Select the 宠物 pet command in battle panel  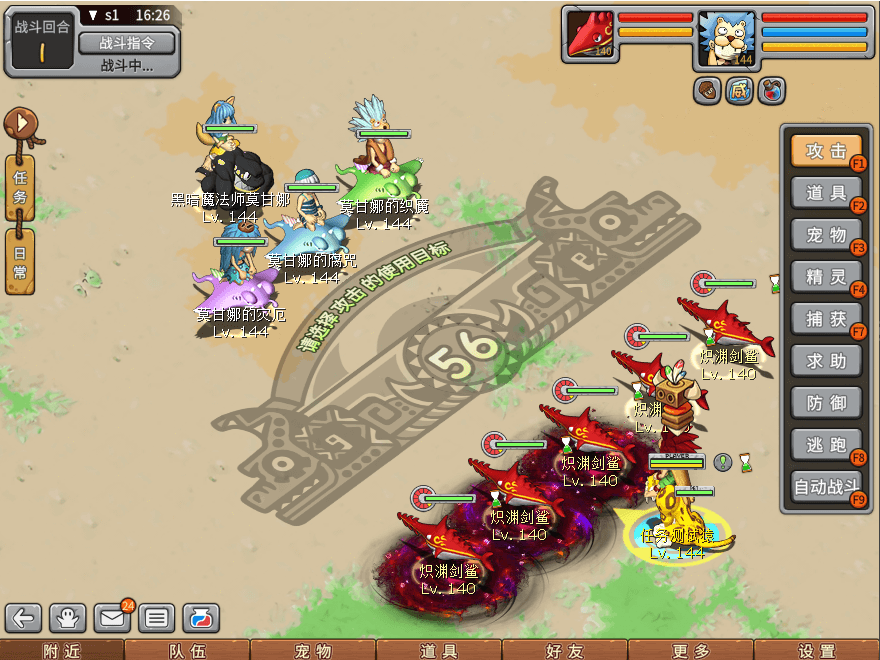826,235
